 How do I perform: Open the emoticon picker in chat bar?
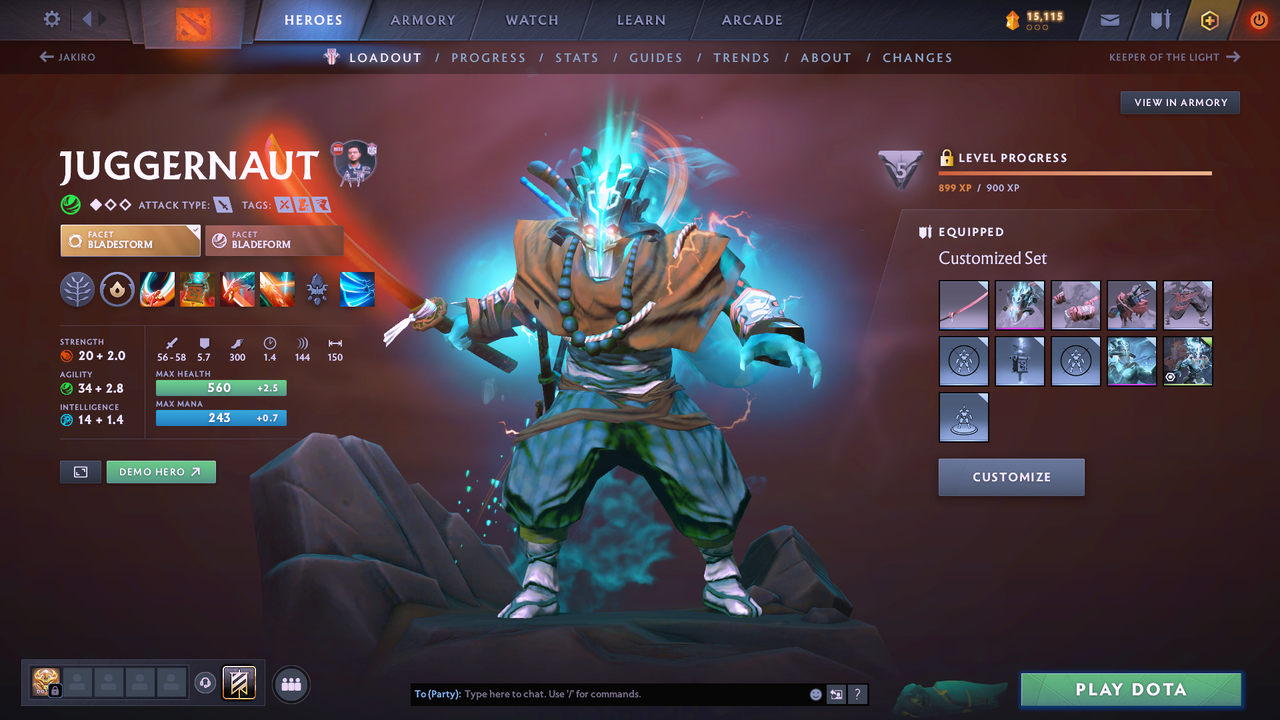tap(814, 693)
